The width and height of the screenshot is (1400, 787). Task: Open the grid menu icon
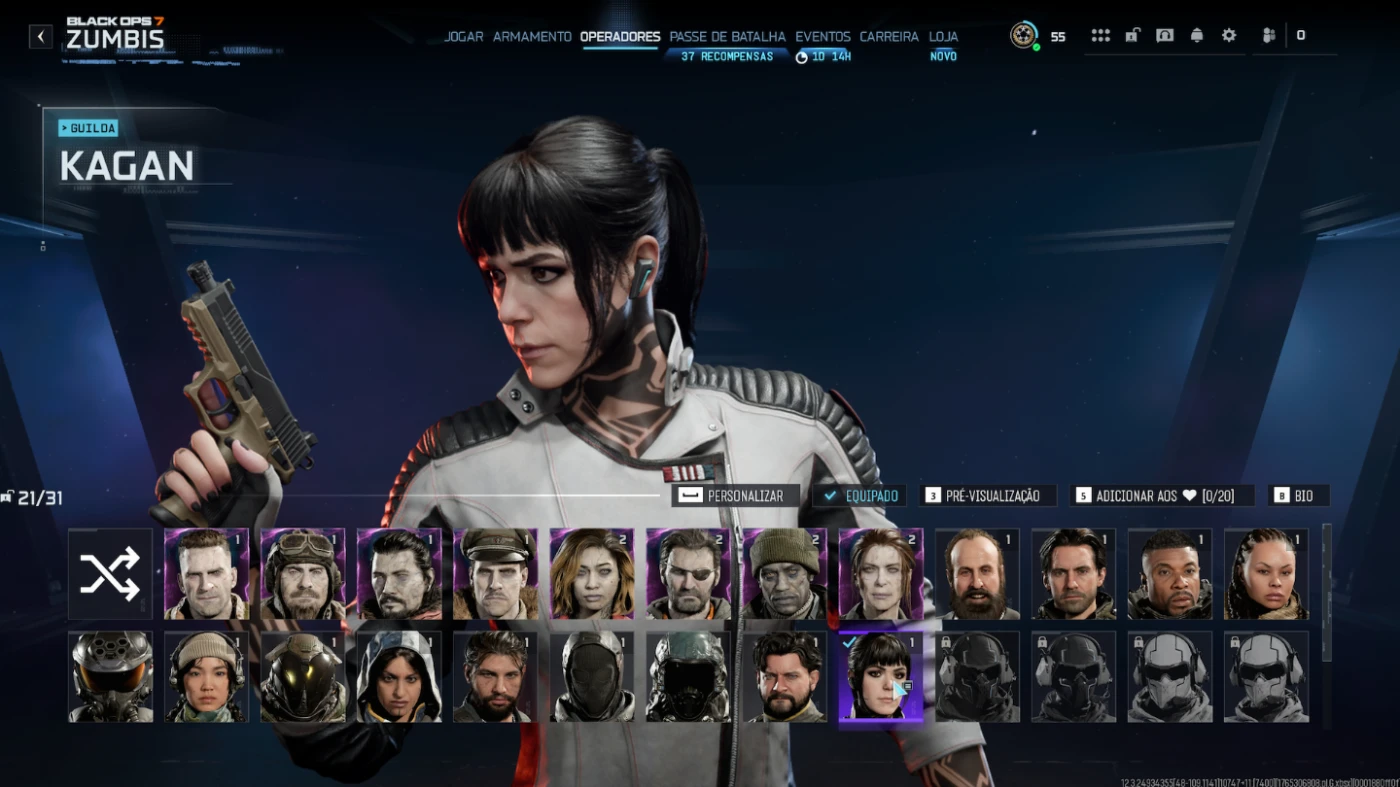(1100, 36)
